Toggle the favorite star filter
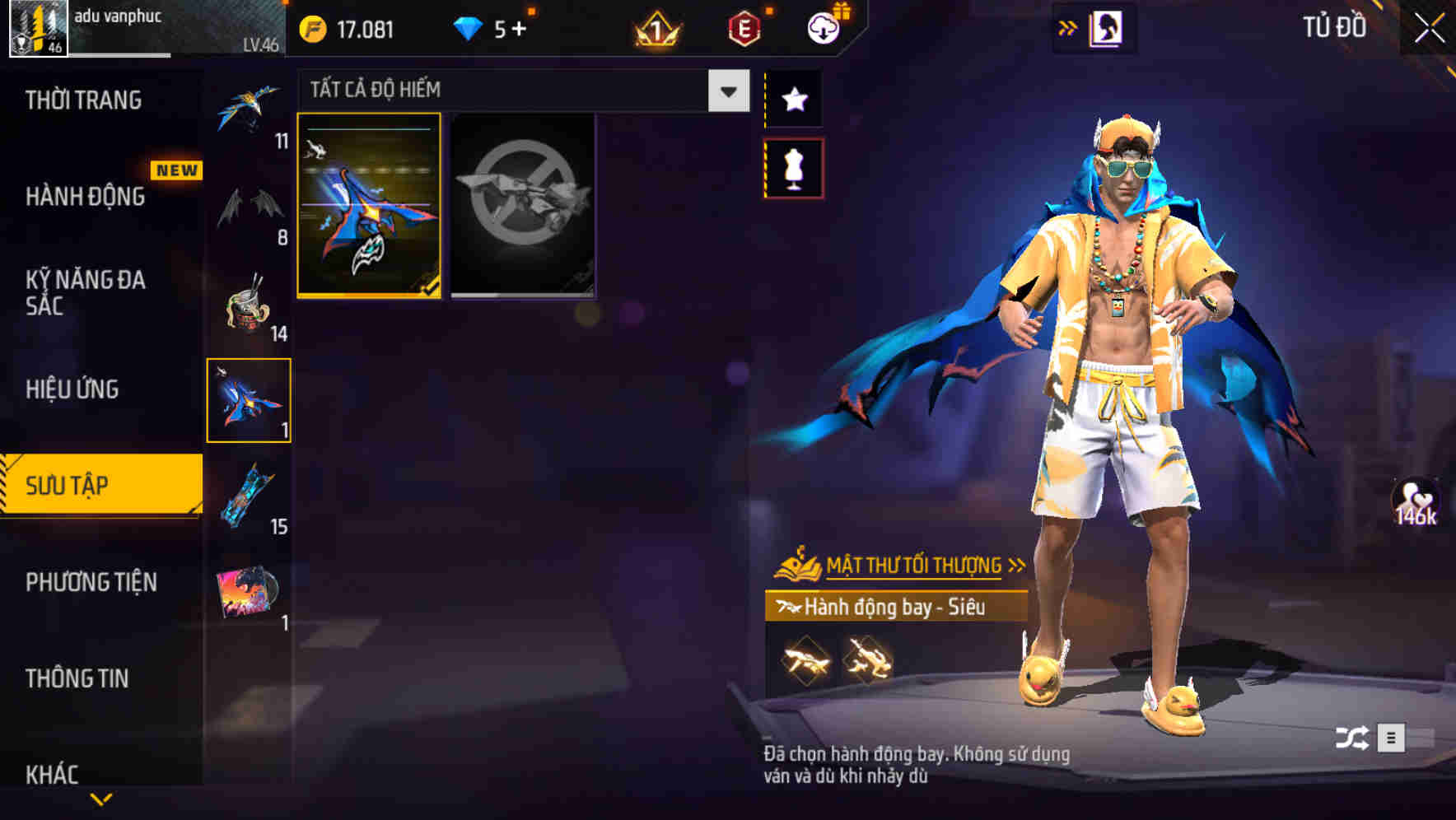Screen dimensions: 1456x820 tap(794, 99)
